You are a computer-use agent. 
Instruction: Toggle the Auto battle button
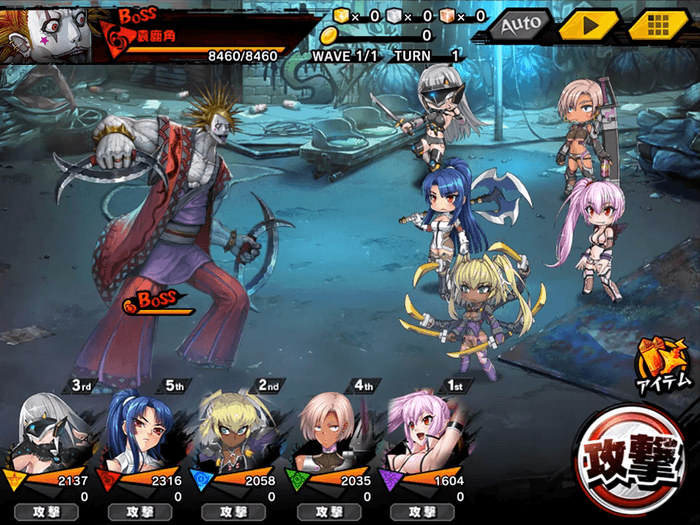point(520,23)
